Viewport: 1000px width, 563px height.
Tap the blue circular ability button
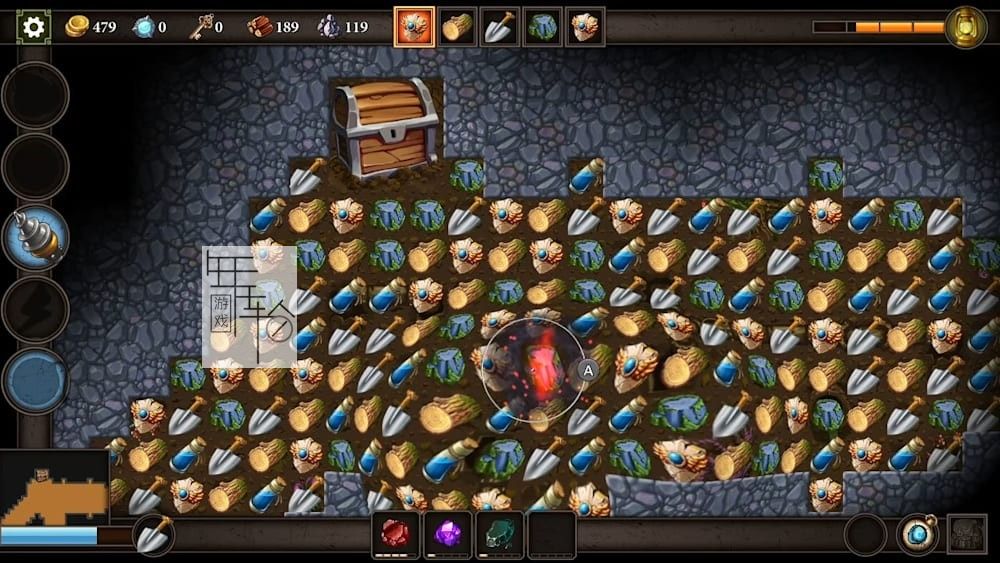36,381
